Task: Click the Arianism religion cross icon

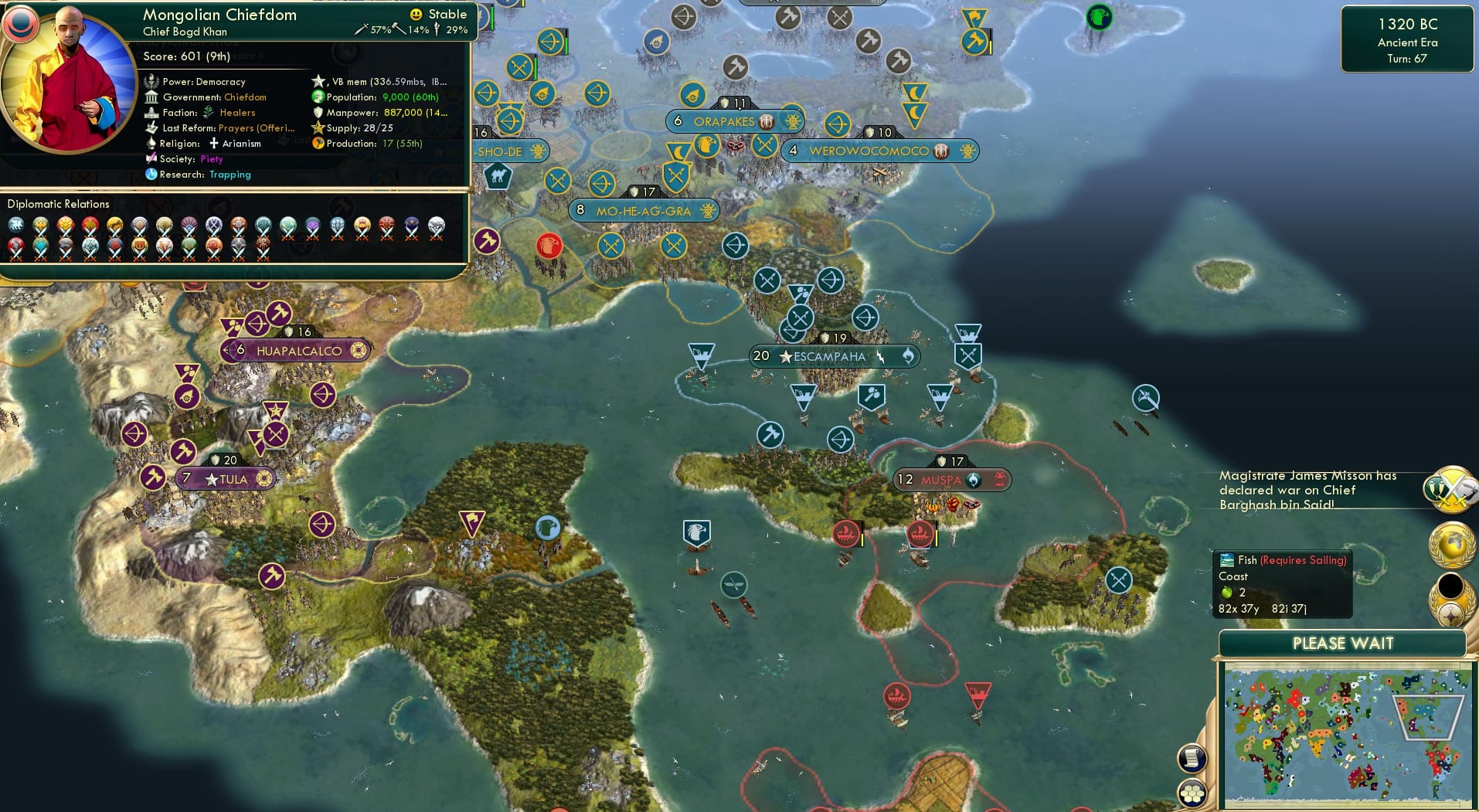Action: pos(214,143)
